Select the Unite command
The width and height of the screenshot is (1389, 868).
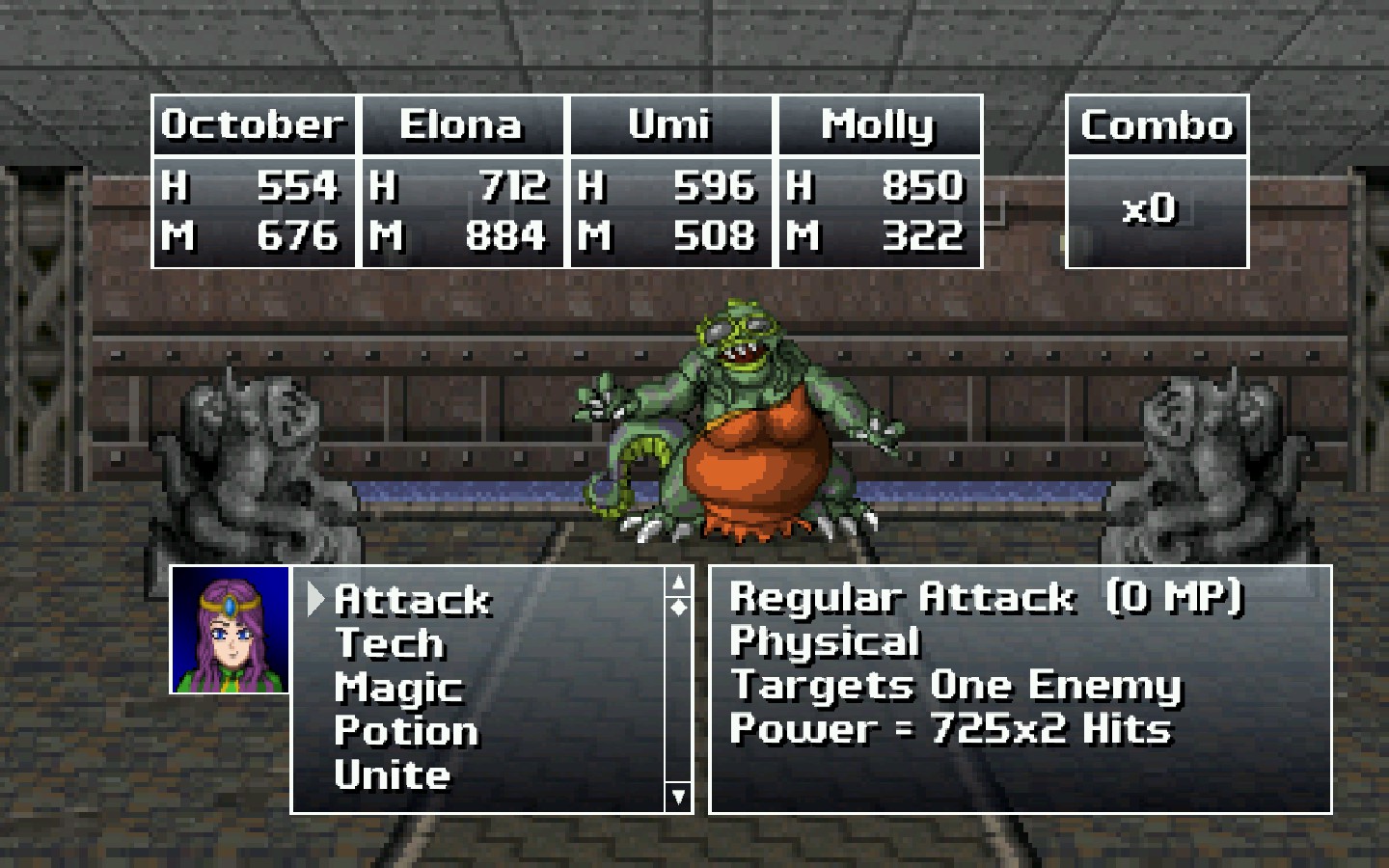point(392,775)
